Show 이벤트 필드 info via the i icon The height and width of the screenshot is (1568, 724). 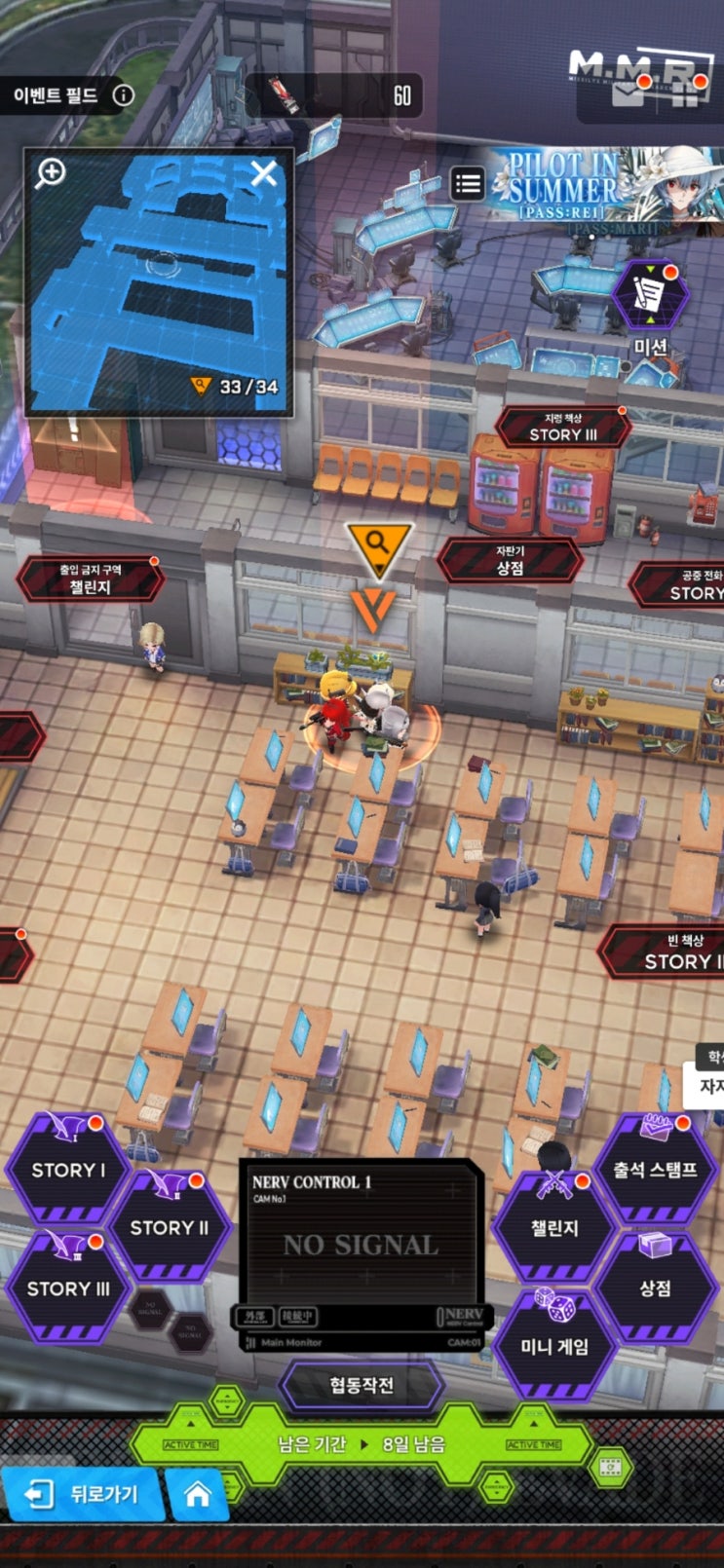coord(124,95)
